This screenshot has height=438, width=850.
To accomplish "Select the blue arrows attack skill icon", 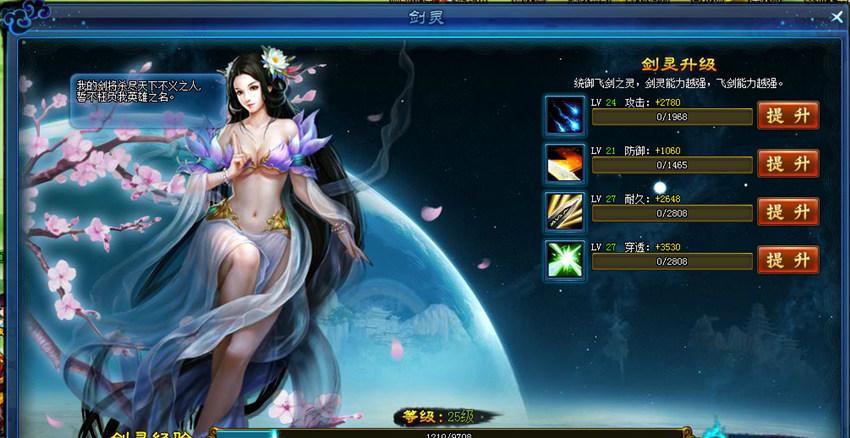I will [x=563, y=115].
